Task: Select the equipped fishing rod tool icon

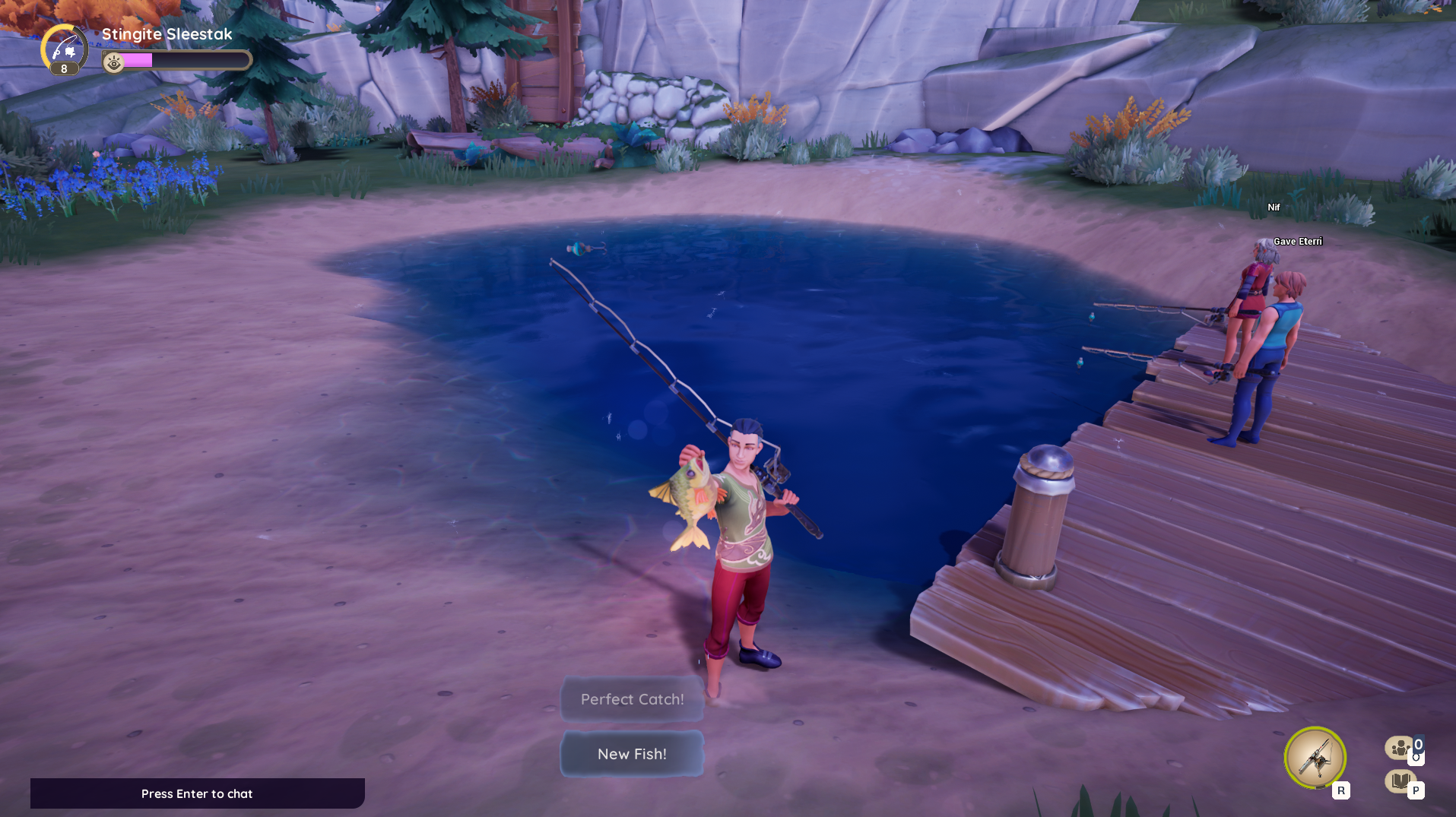Action: tap(1315, 757)
